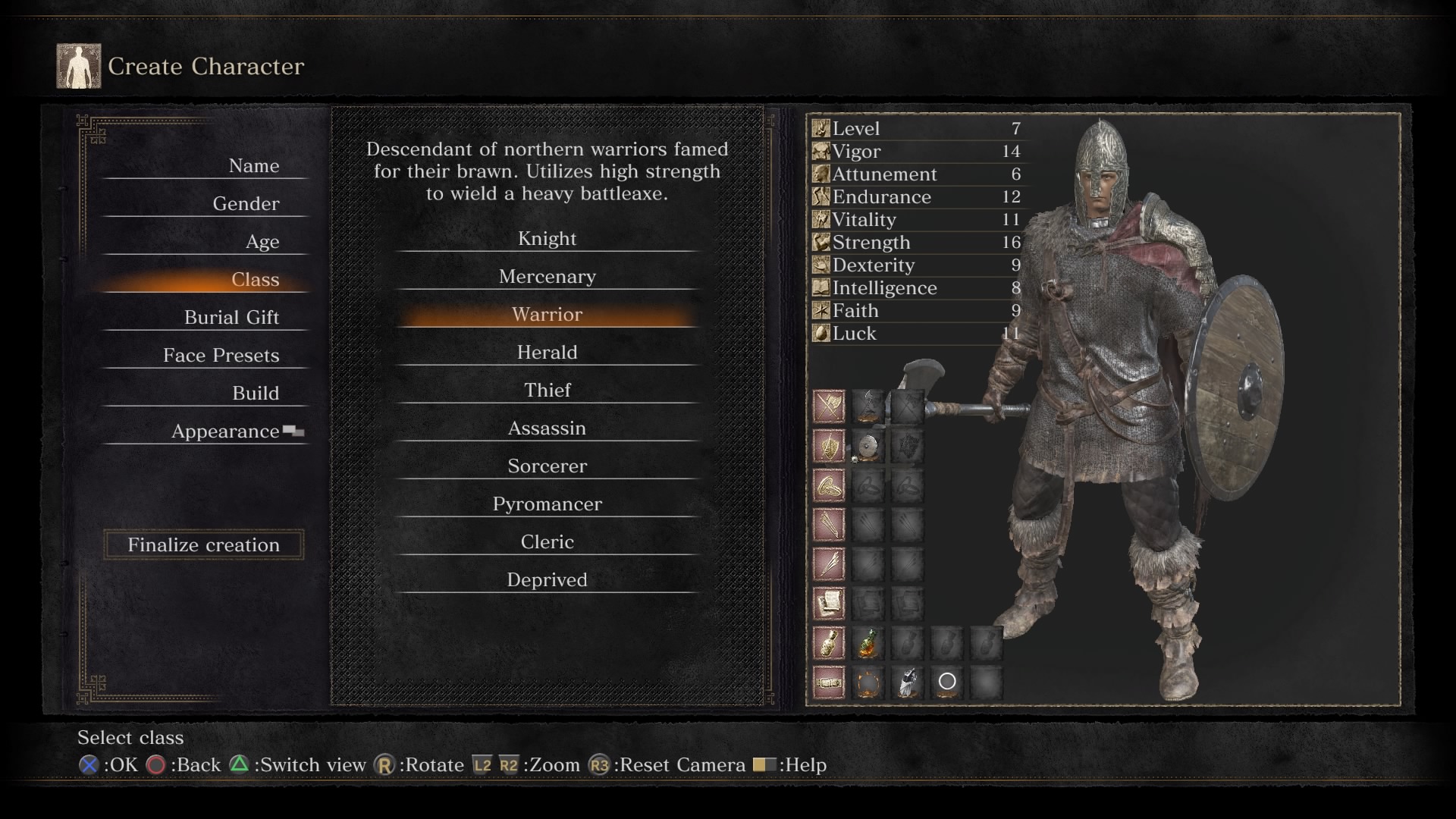Select the Cleric class
This screenshot has width=1456, height=819.
tap(547, 542)
